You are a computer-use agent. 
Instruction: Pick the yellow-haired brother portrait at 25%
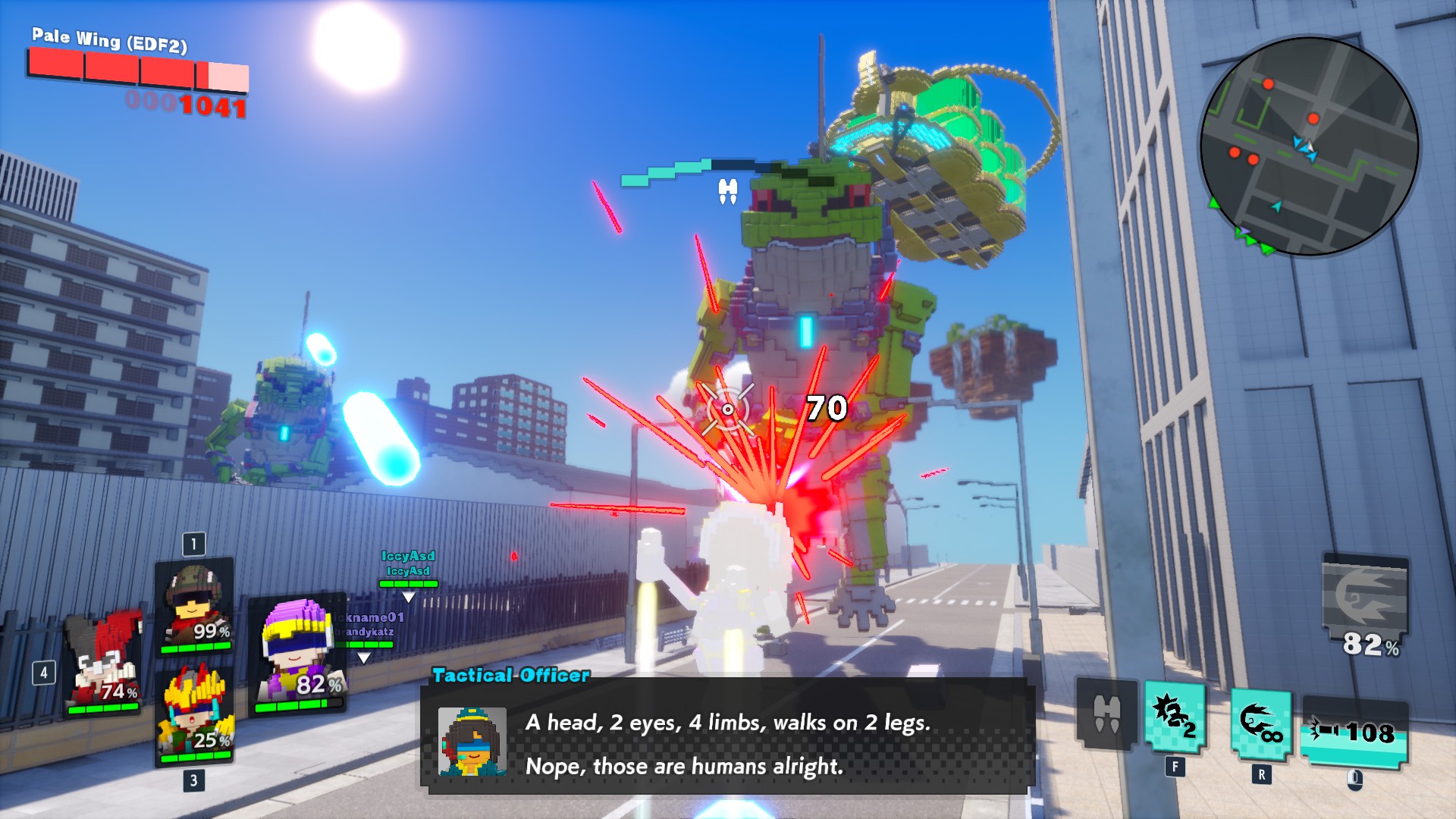pyautogui.click(x=195, y=715)
